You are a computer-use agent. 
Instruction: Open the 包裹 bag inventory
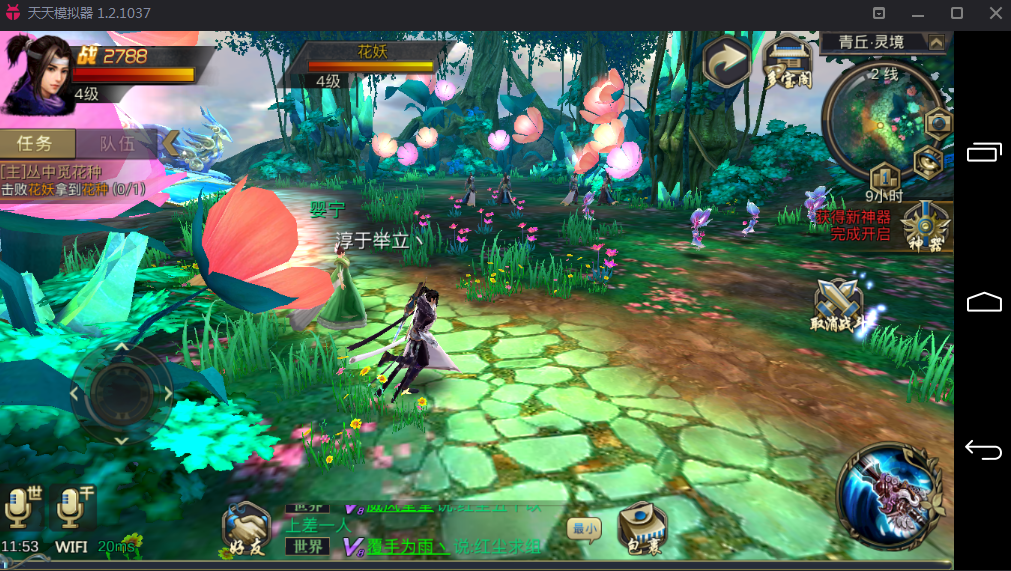coord(641,527)
